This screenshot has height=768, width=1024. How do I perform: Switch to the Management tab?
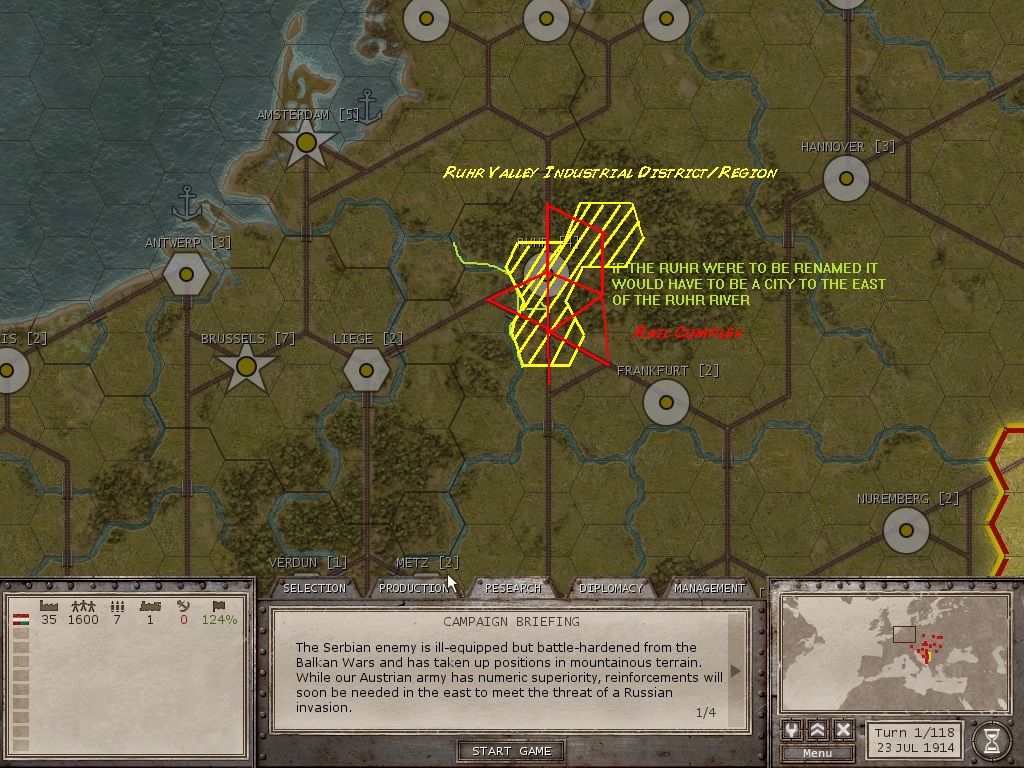[709, 588]
